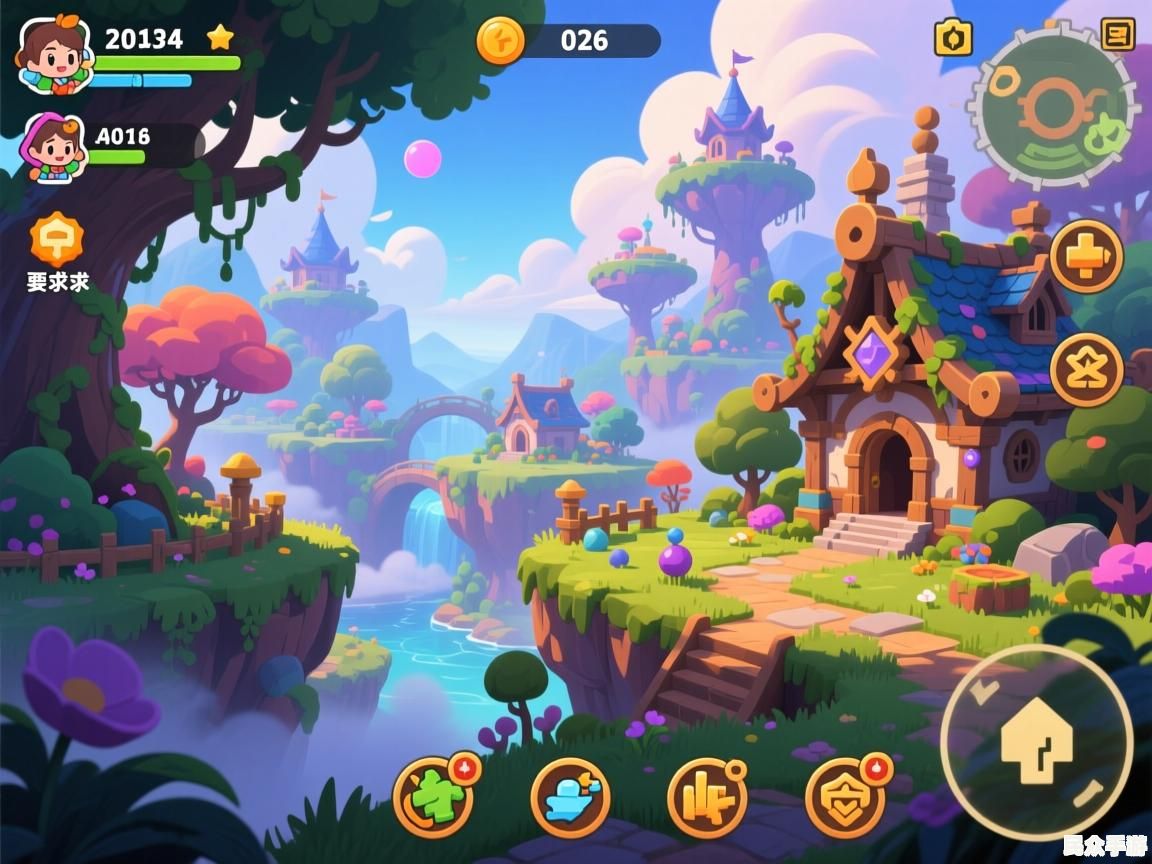The image size is (1152, 864).
Task: Tap the orange hexagon 要求求 icon
Action: pos(57,240)
